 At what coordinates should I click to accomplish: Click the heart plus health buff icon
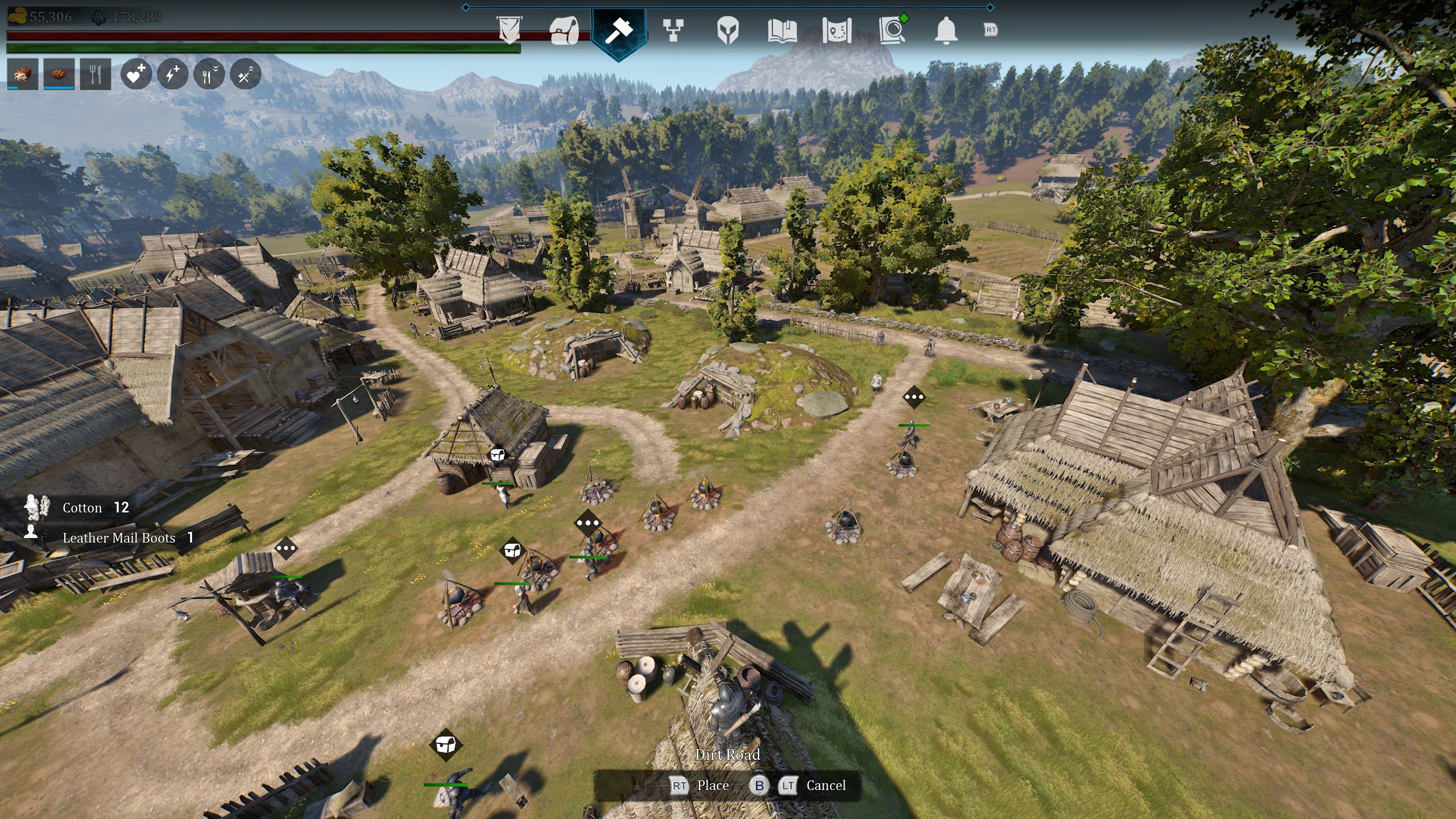point(136,74)
